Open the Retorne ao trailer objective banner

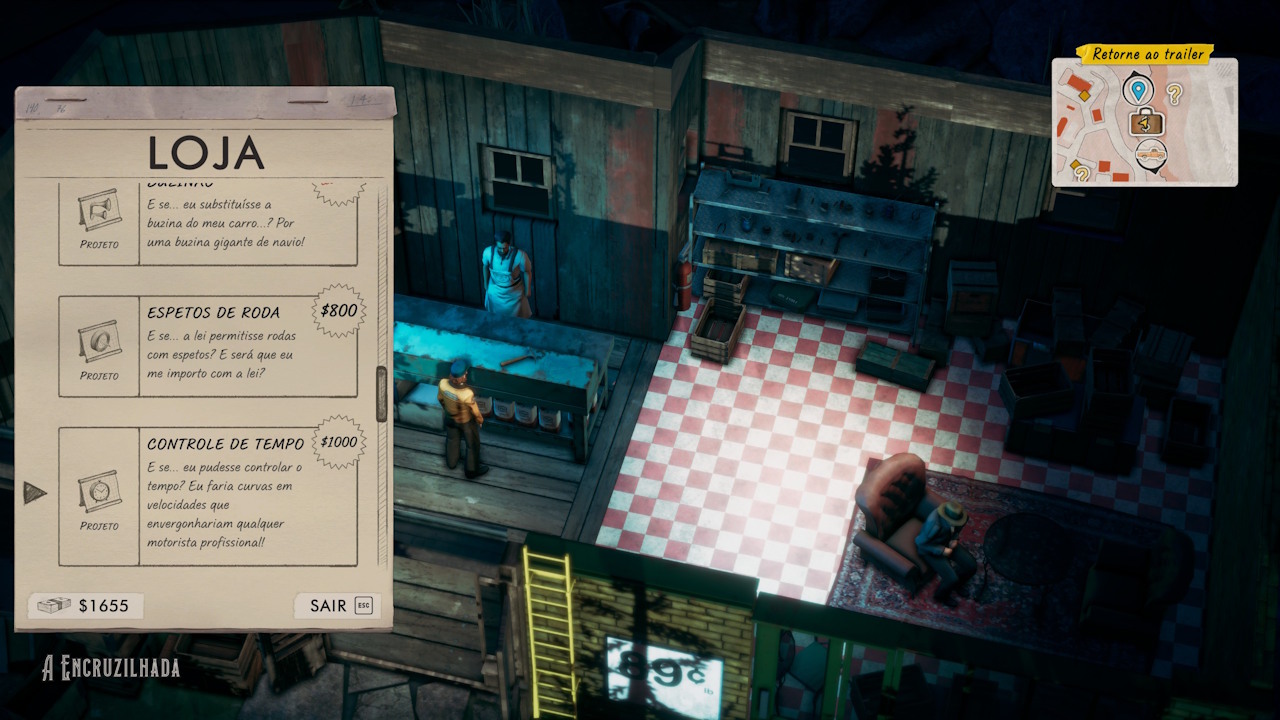(x=1145, y=54)
